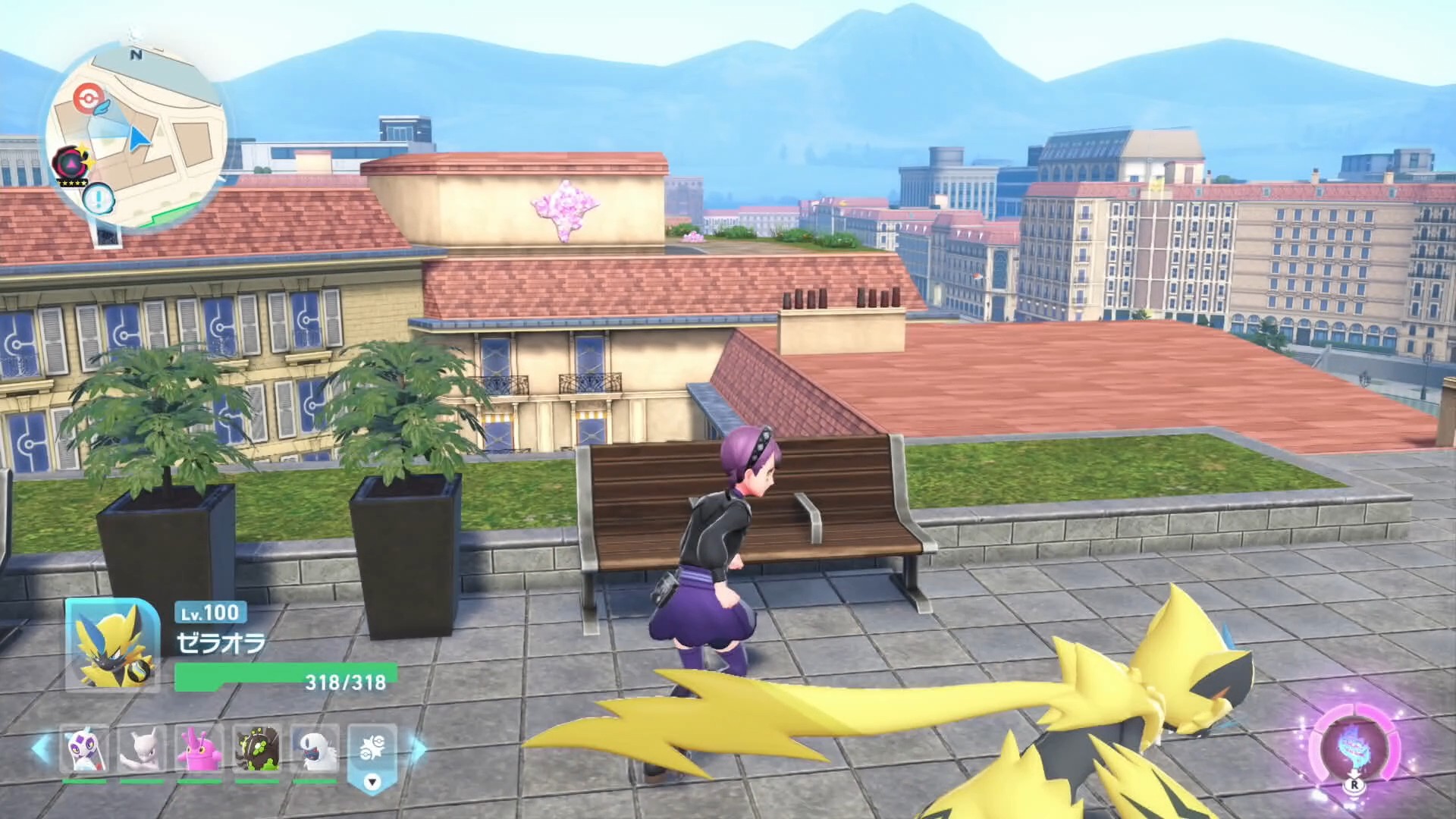Expand the Poké Ball party dropdown tab
Viewport: 1456px width, 819px height.
click(x=372, y=758)
